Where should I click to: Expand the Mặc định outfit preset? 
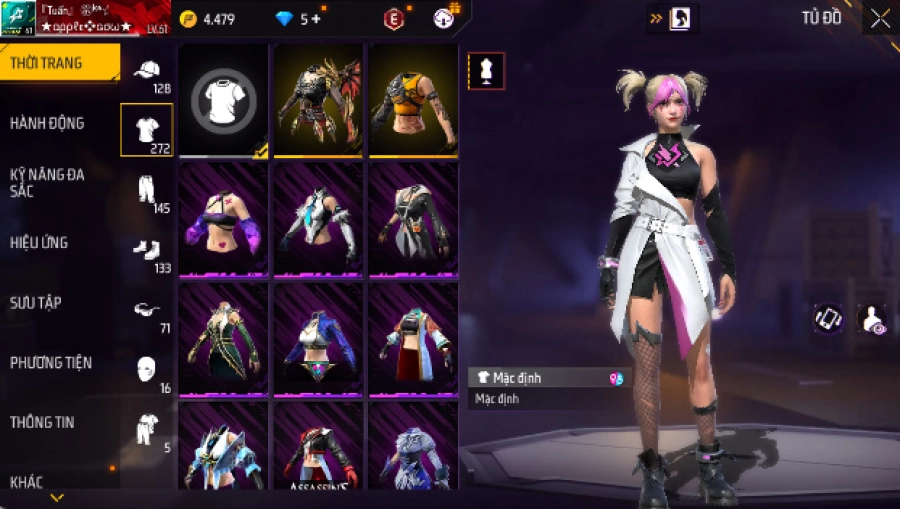[549, 378]
